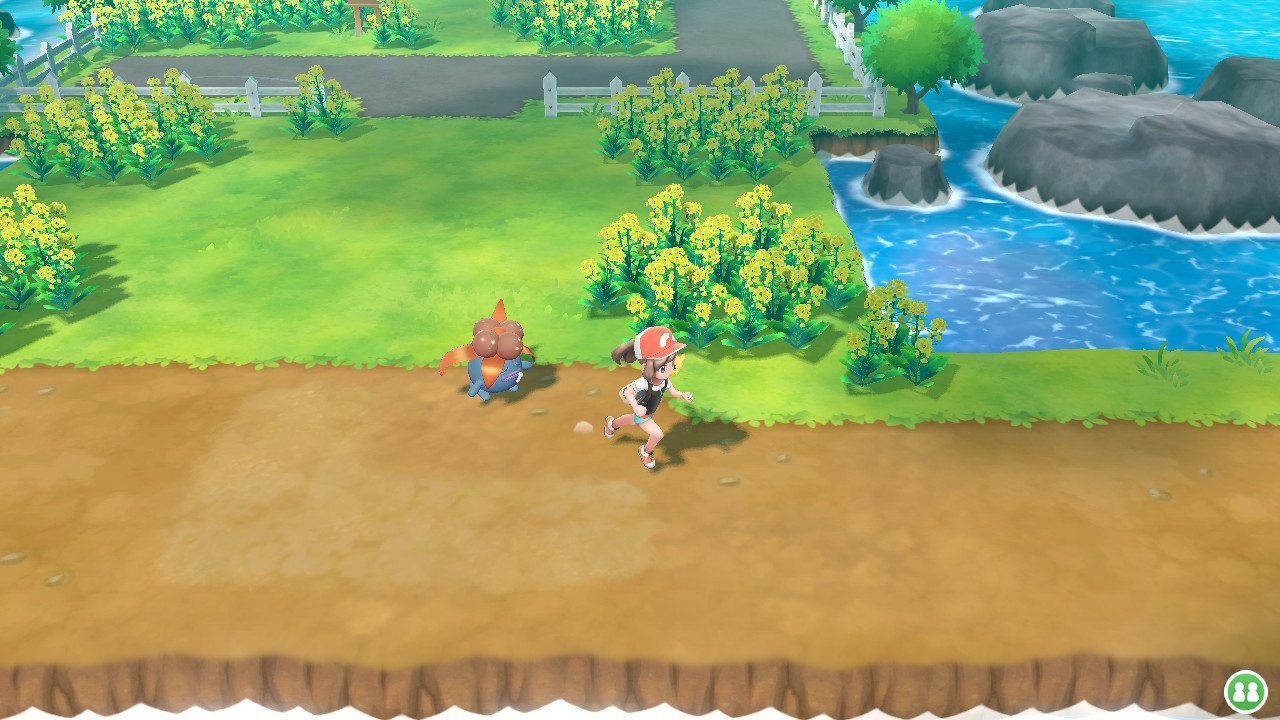Viewport: 1280px width, 720px height.
Task: Click Gloom's orange petal collar
Action: tap(462, 355)
